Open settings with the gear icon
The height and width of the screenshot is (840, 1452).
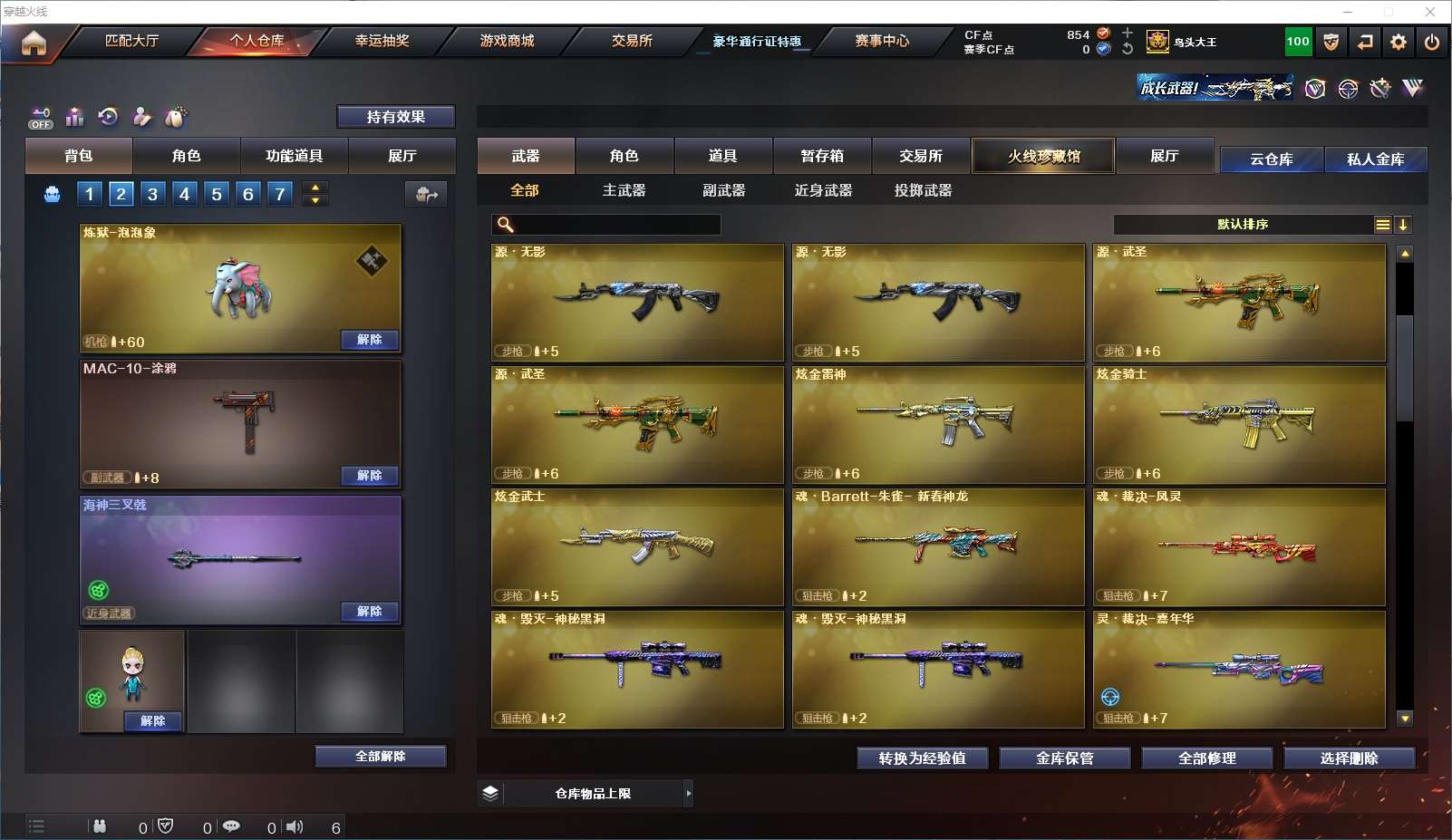[1399, 42]
